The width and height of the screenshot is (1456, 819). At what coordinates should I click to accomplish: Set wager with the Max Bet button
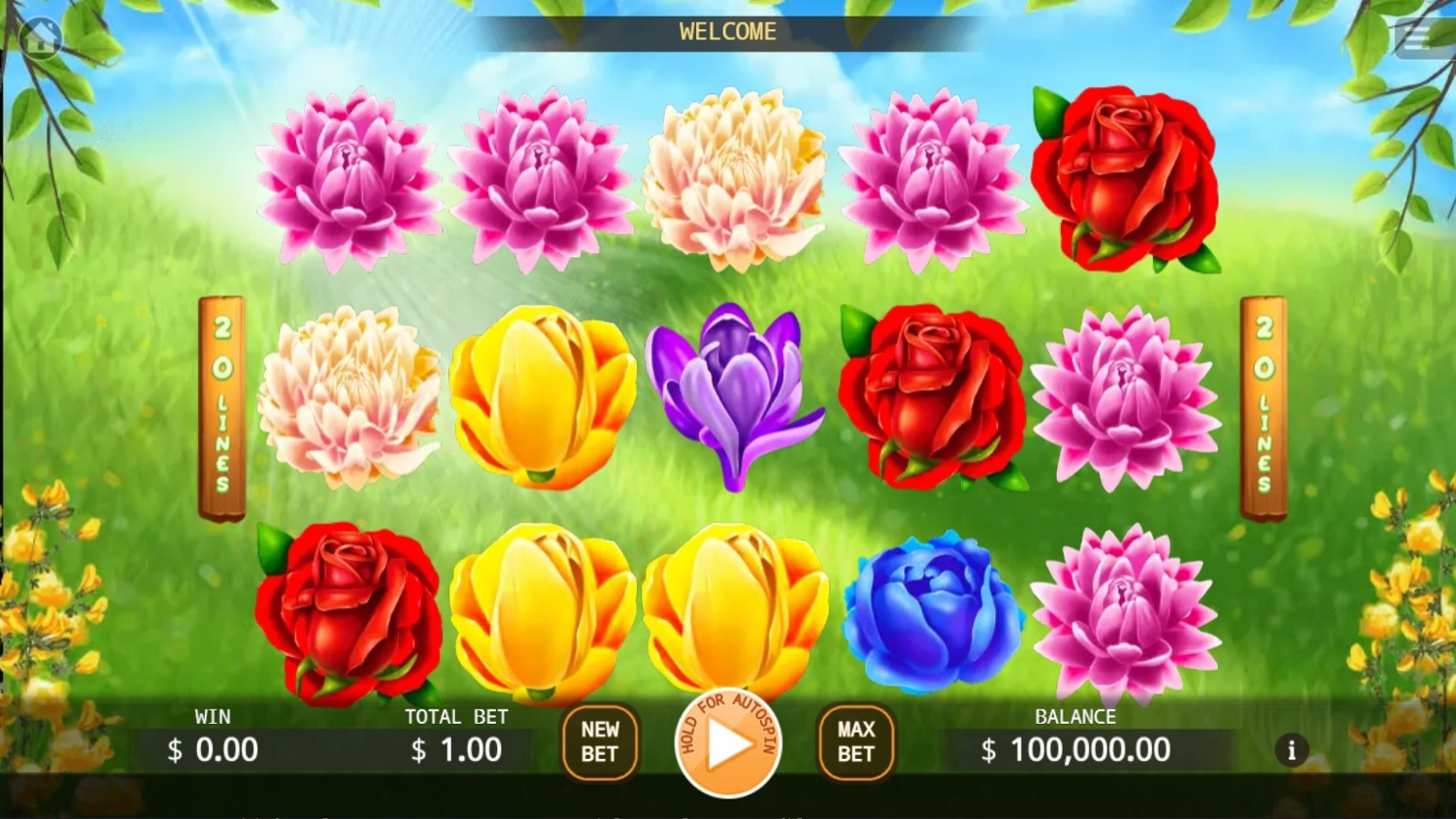pos(855,742)
